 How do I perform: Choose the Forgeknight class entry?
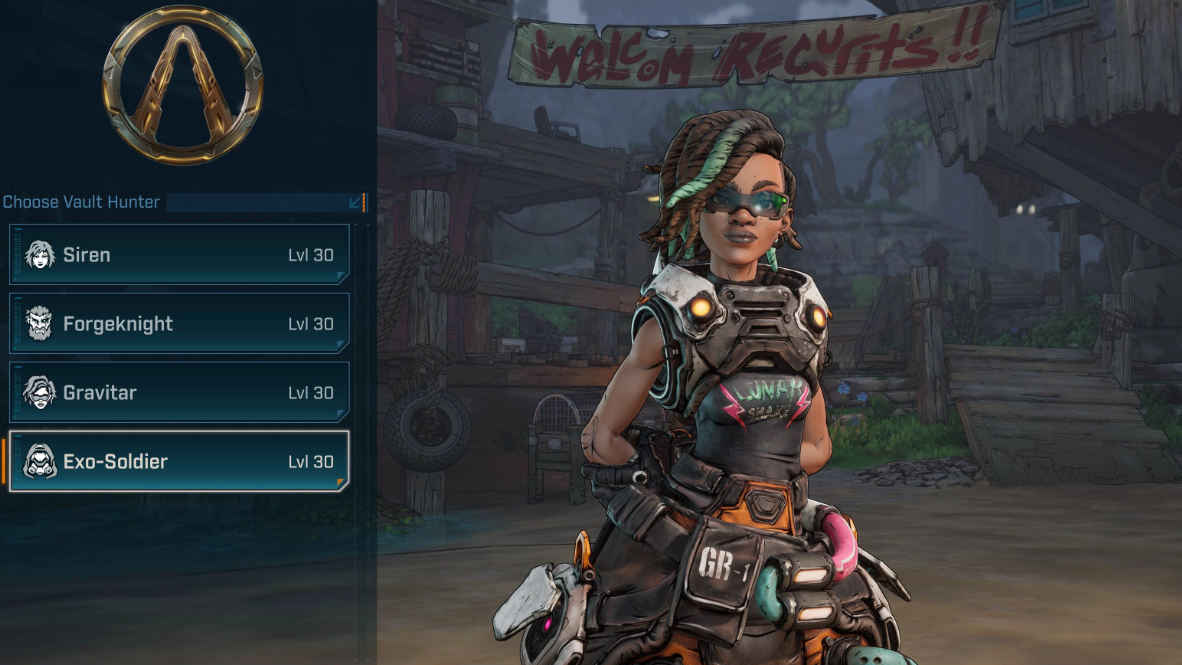click(180, 324)
